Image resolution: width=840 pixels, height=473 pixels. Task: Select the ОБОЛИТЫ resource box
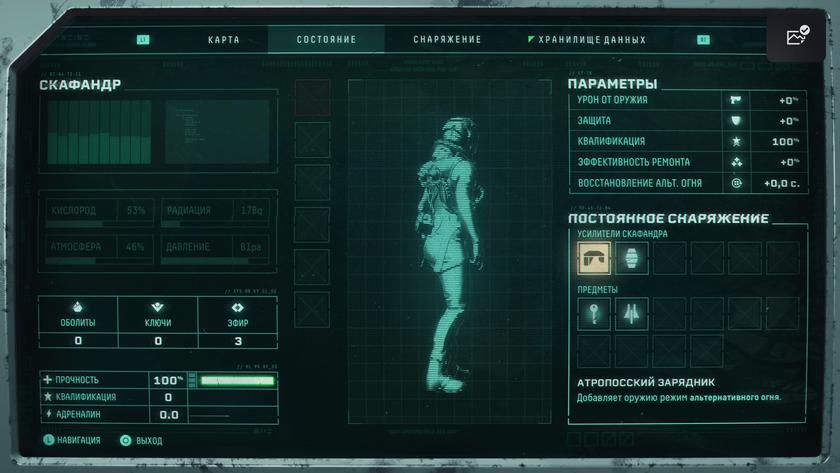(x=78, y=323)
